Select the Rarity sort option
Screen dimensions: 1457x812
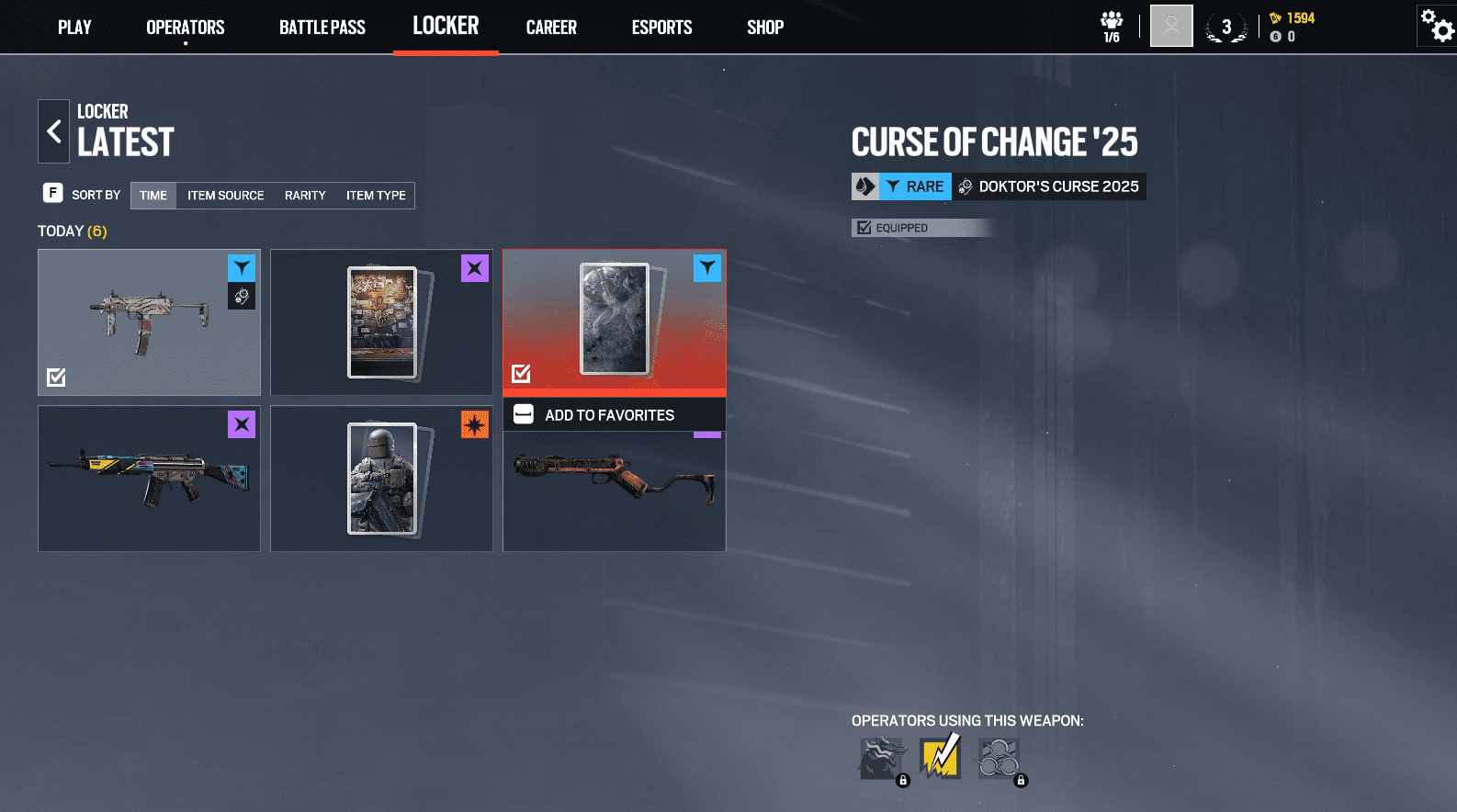tap(305, 195)
